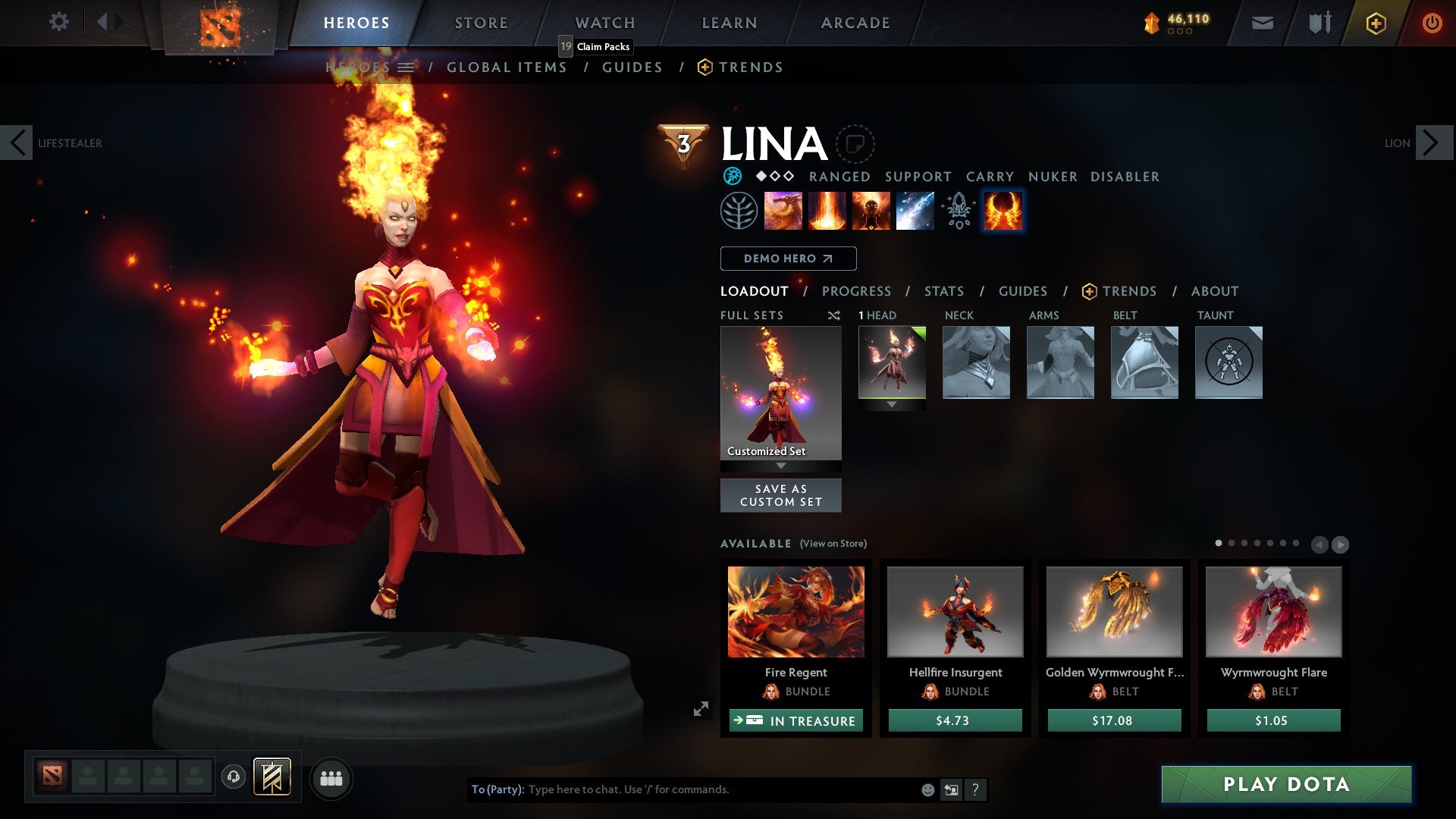Click the voice chat headset icon
Image resolution: width=1456 pixels, height=819 pixels.
pos(234,778)
